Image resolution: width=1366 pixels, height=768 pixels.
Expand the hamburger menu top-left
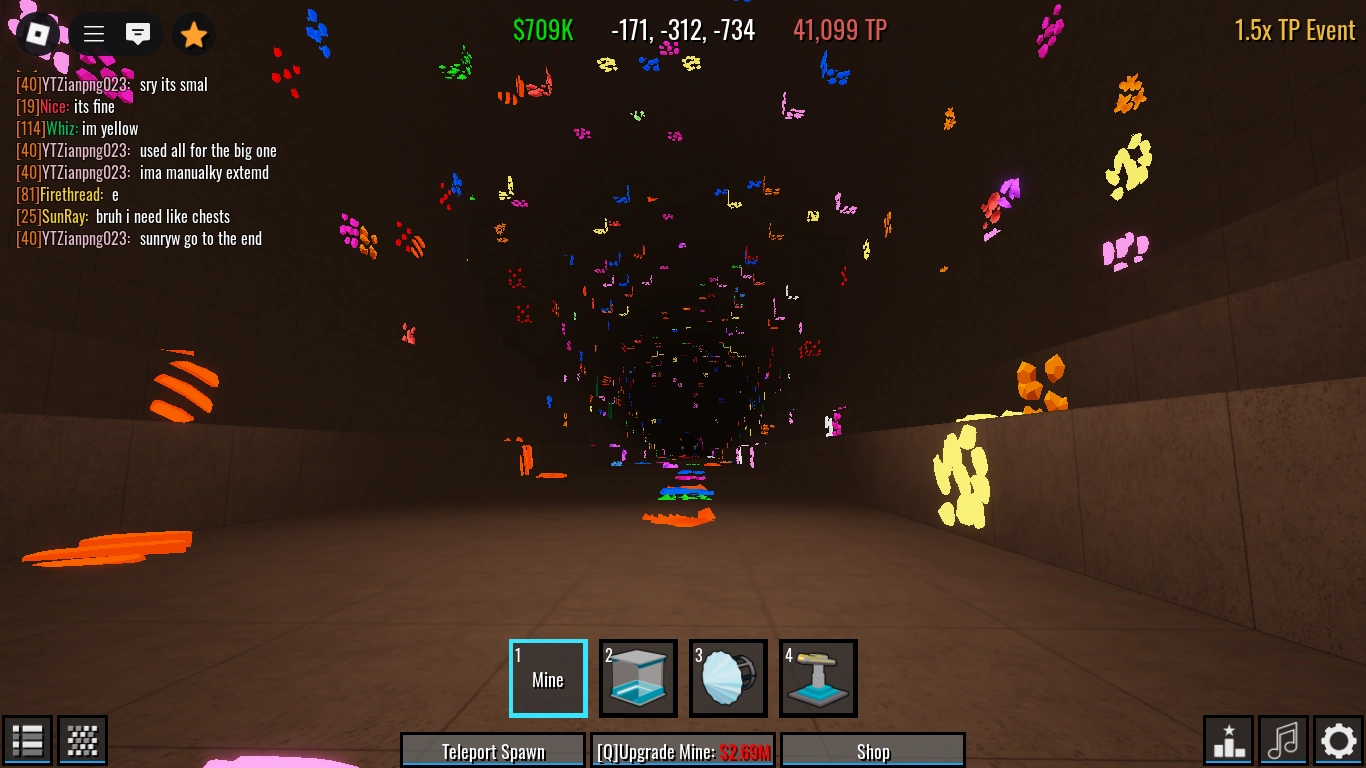point(93,33)
